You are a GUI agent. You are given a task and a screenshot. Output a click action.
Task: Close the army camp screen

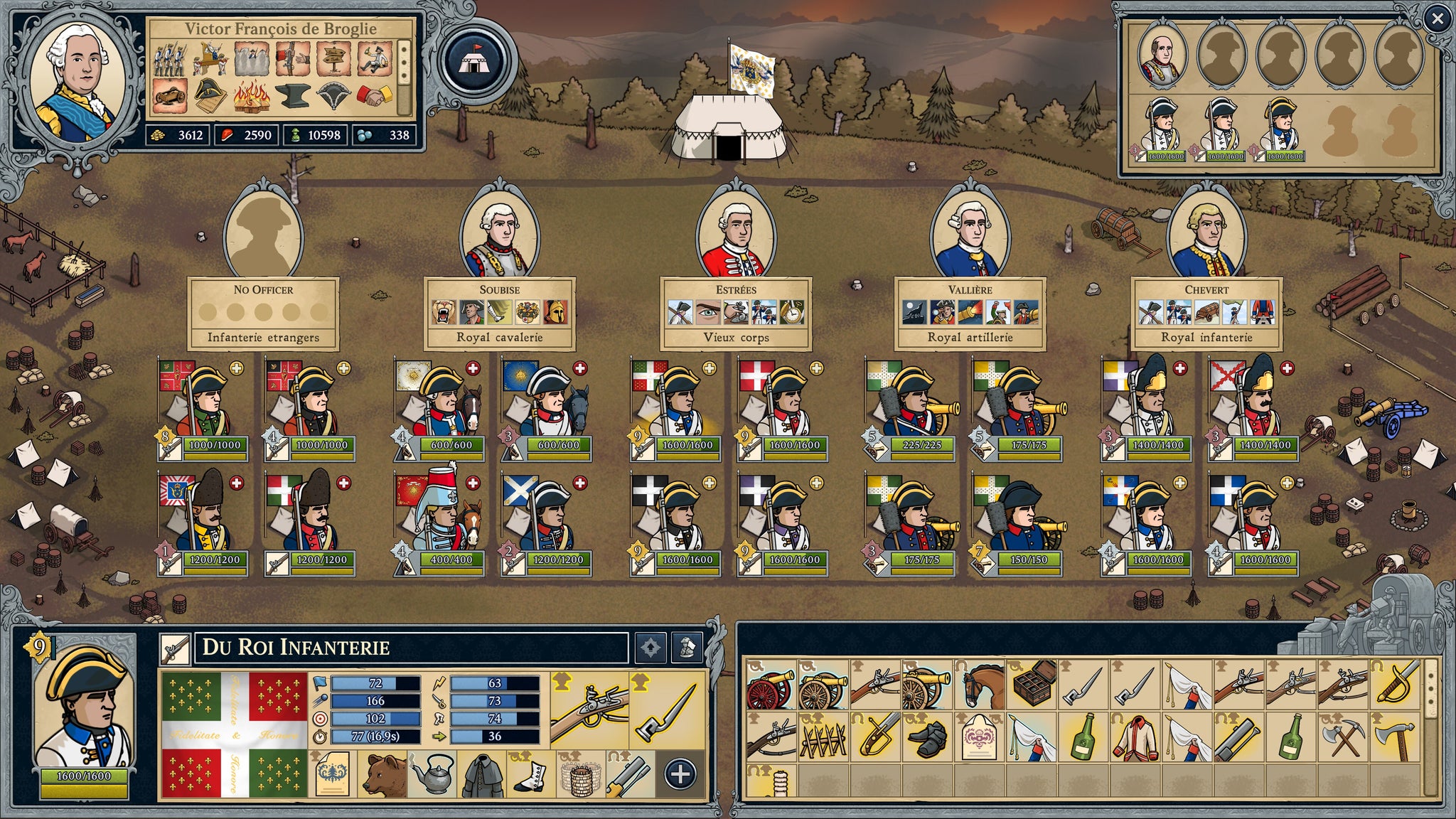pos(1437,19)
